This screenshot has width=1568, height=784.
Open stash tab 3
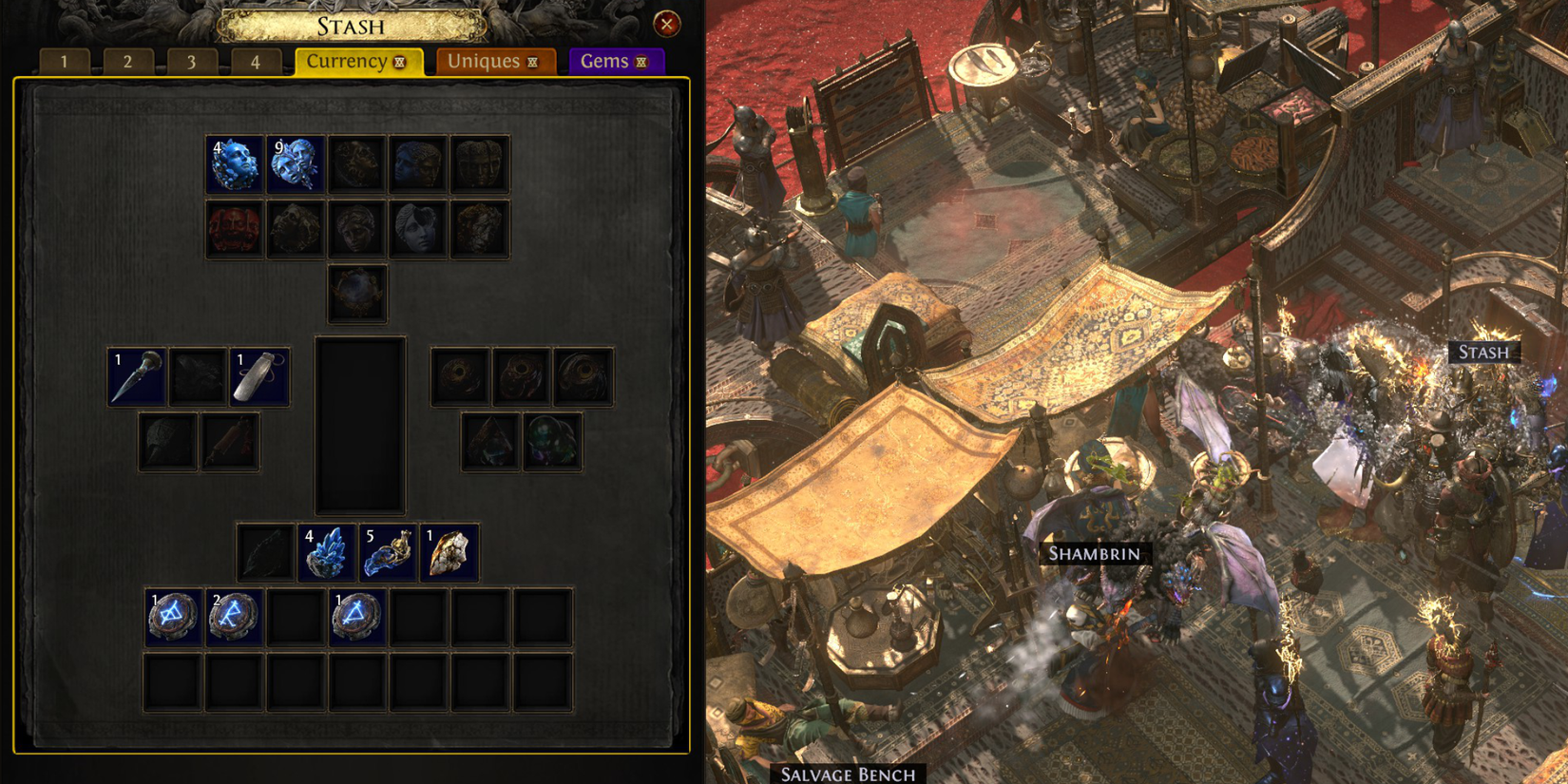point(191,63)
